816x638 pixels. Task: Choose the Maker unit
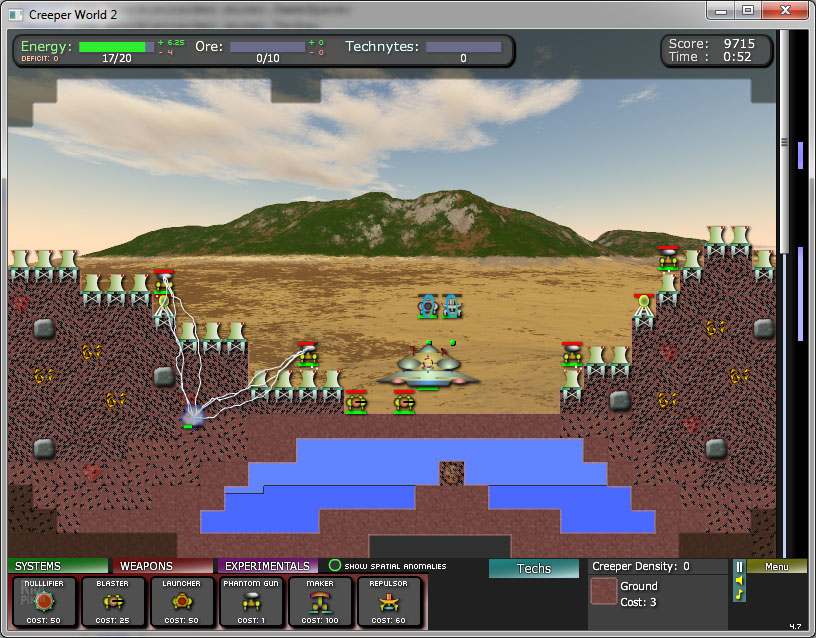point(320,602)
